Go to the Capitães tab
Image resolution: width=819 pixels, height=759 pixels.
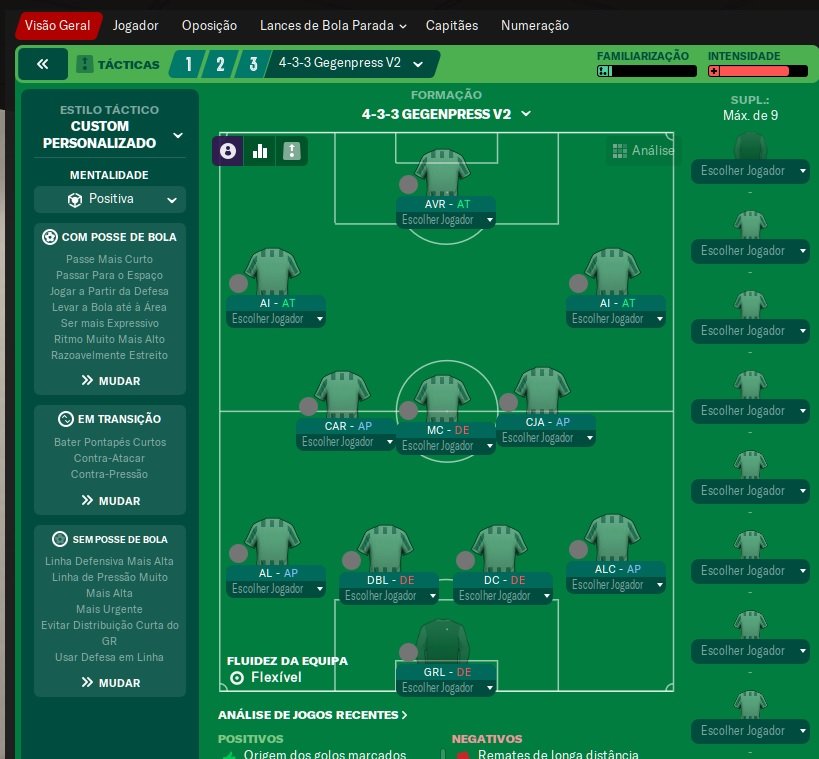point(452,26)
